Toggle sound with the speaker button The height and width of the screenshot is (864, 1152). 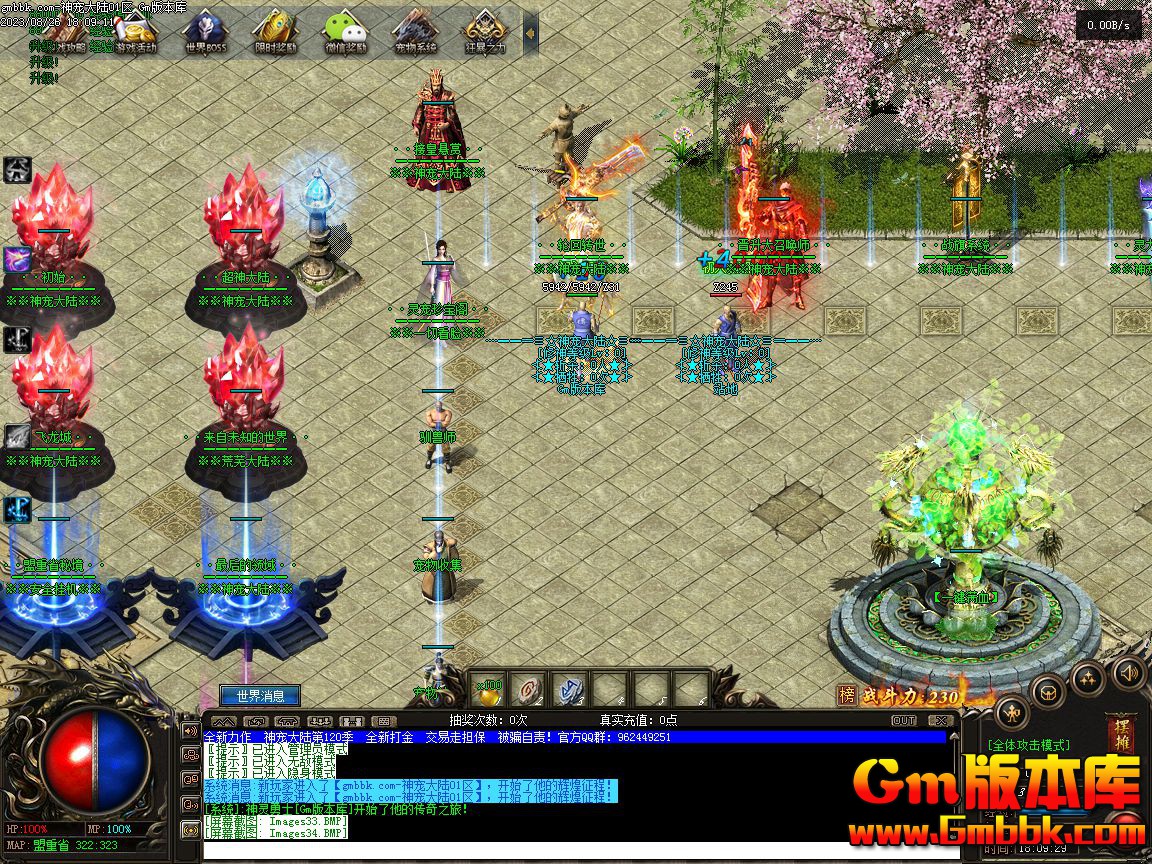click(1128, 672)
